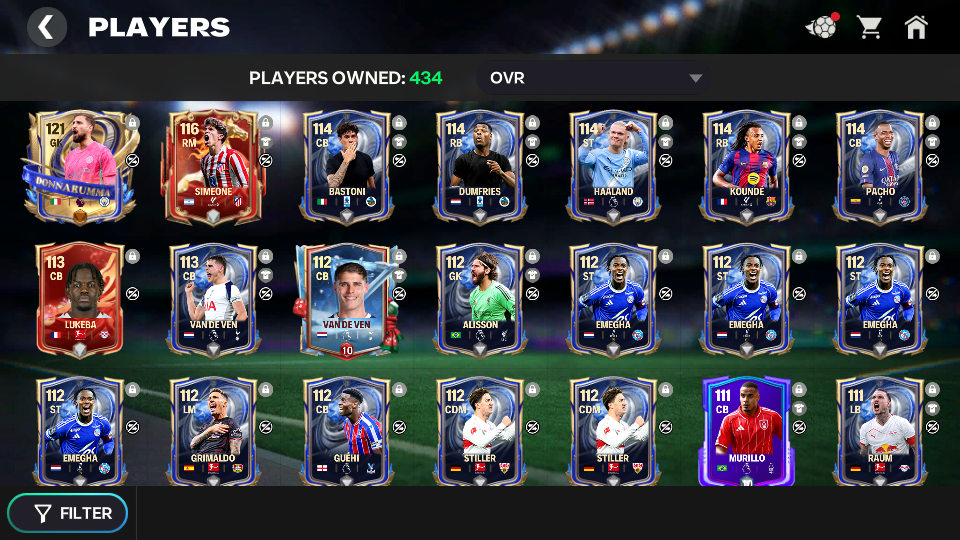Open the OVR sort dropdown
Viewport: 960px width, 540px height.
click(x=596, y=78)
